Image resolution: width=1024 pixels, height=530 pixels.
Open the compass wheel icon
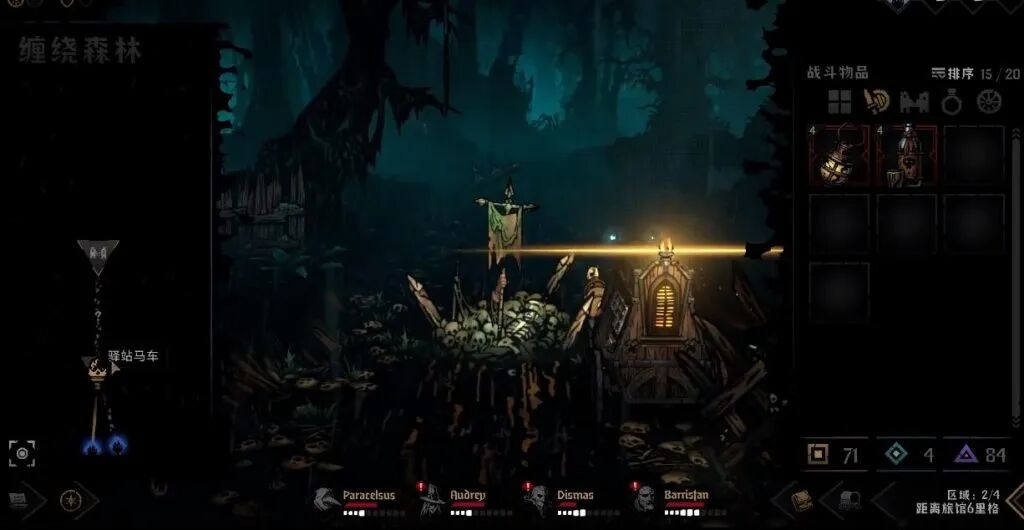coord(71,500)
